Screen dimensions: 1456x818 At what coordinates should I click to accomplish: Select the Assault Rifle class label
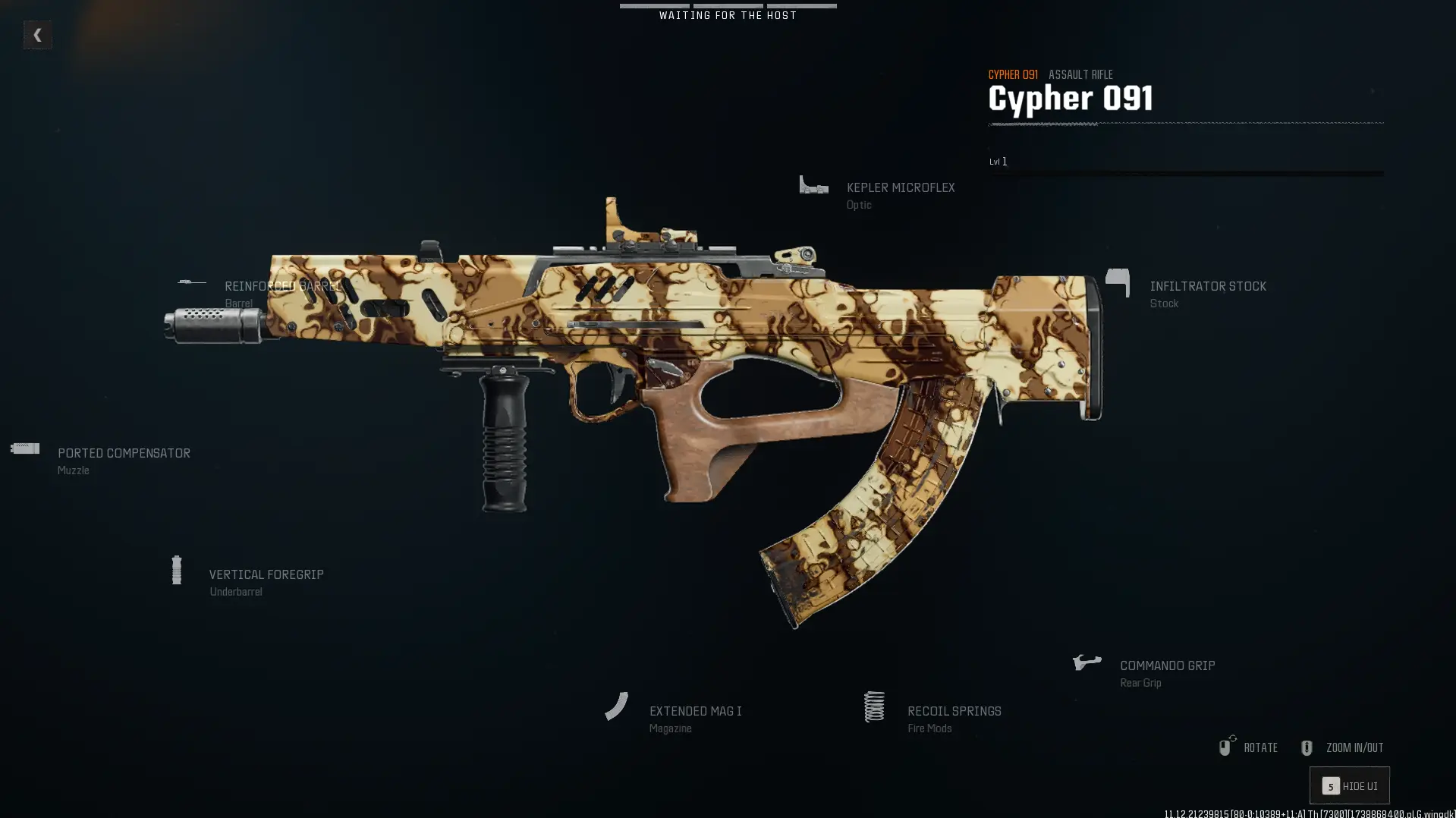[1080, 74]
